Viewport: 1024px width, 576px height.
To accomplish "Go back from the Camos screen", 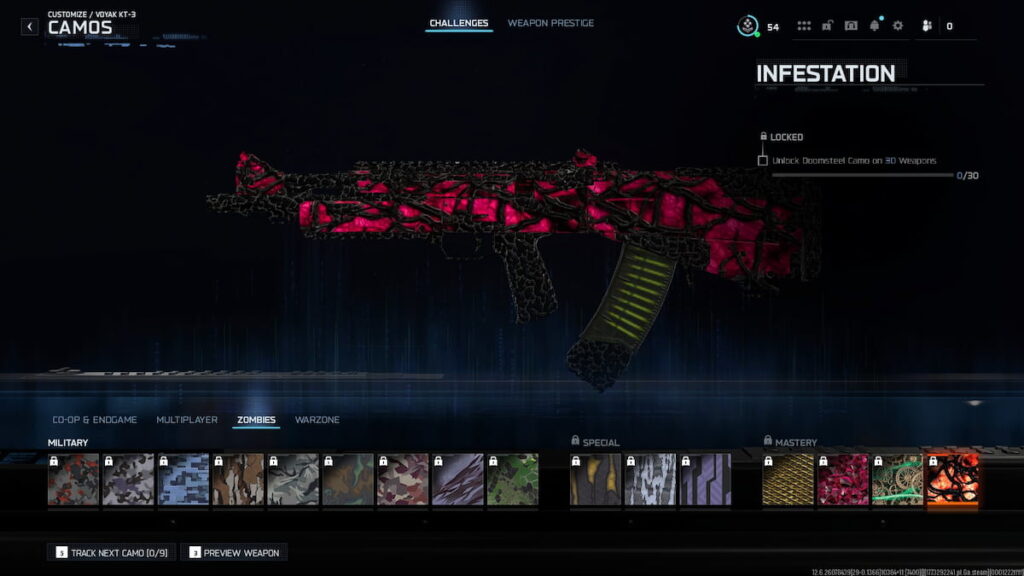I will click(30, 26).
